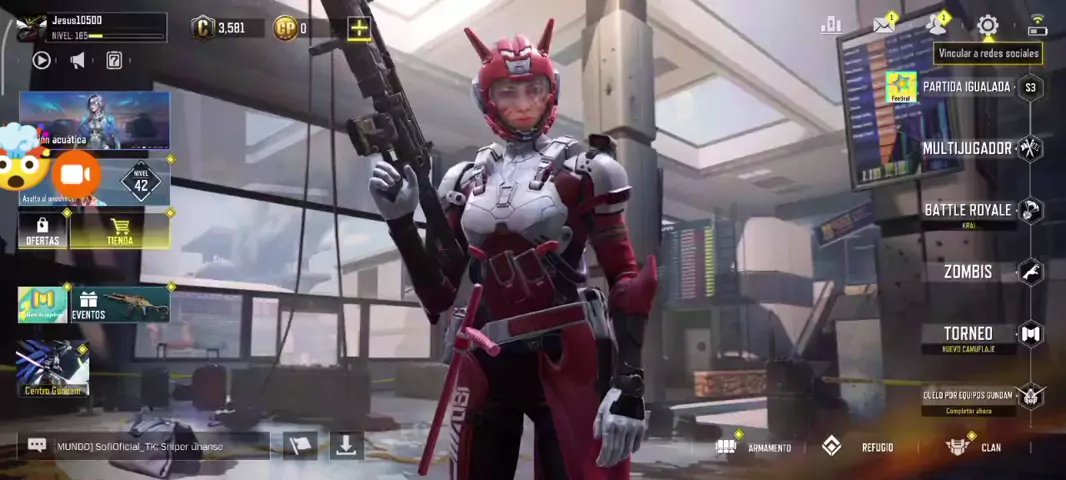Check the mail envelope icon
The width and height of the screenshot is (1066, 480).
coord(884,25)
